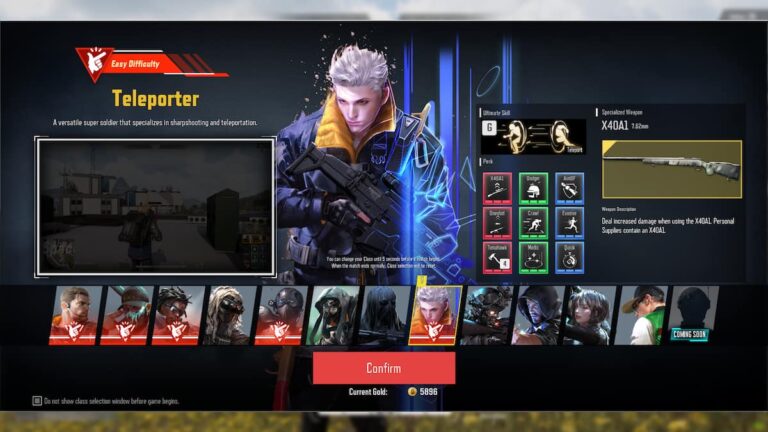Tick the 'Do not show class selection window' checkbox

(x=37, y=401)
